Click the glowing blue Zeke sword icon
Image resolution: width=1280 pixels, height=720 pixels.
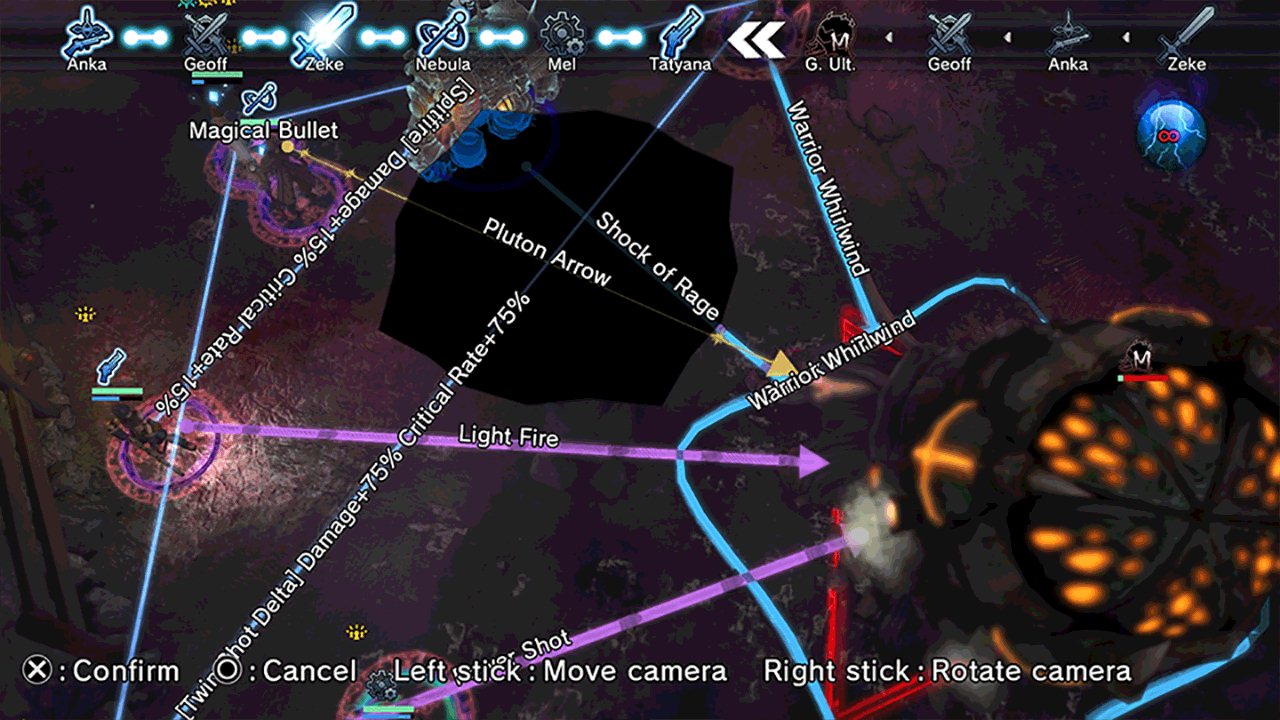click(325, 34)
